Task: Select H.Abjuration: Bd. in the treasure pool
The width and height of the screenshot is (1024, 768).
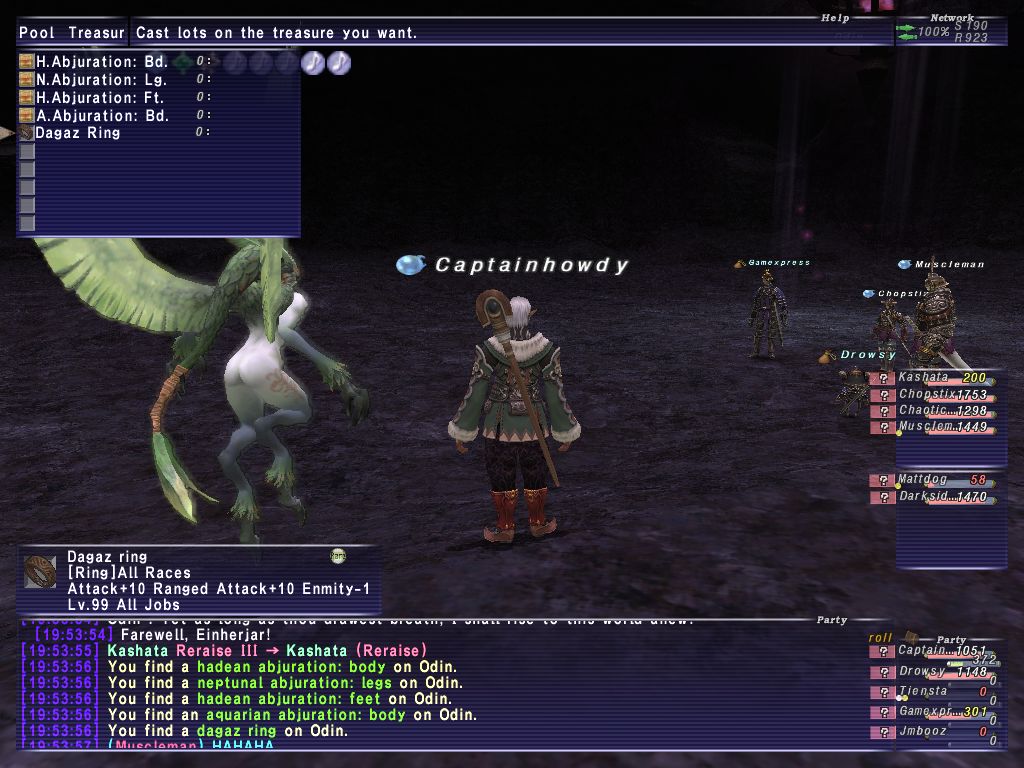Action: coord(101,62)
